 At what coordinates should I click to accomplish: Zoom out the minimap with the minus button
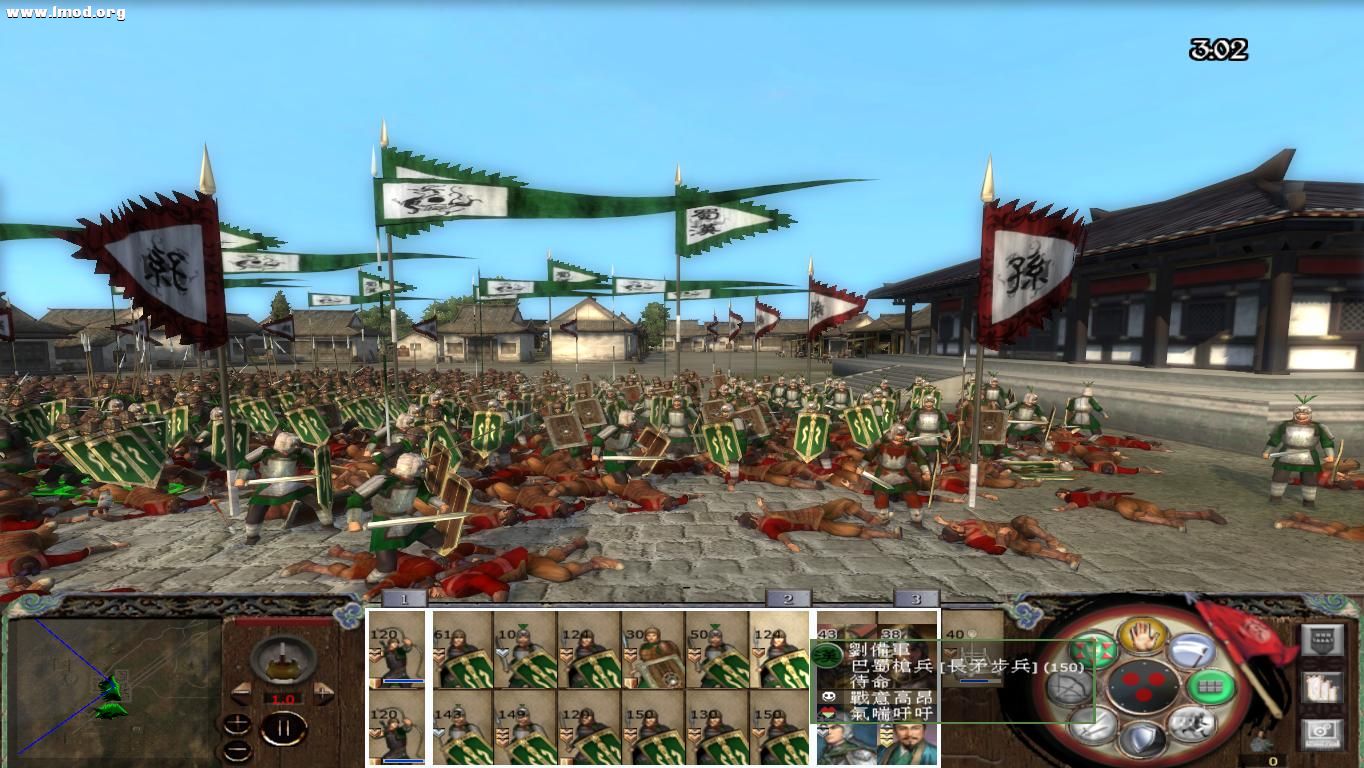pyautogui.click(x=238, y=750)
